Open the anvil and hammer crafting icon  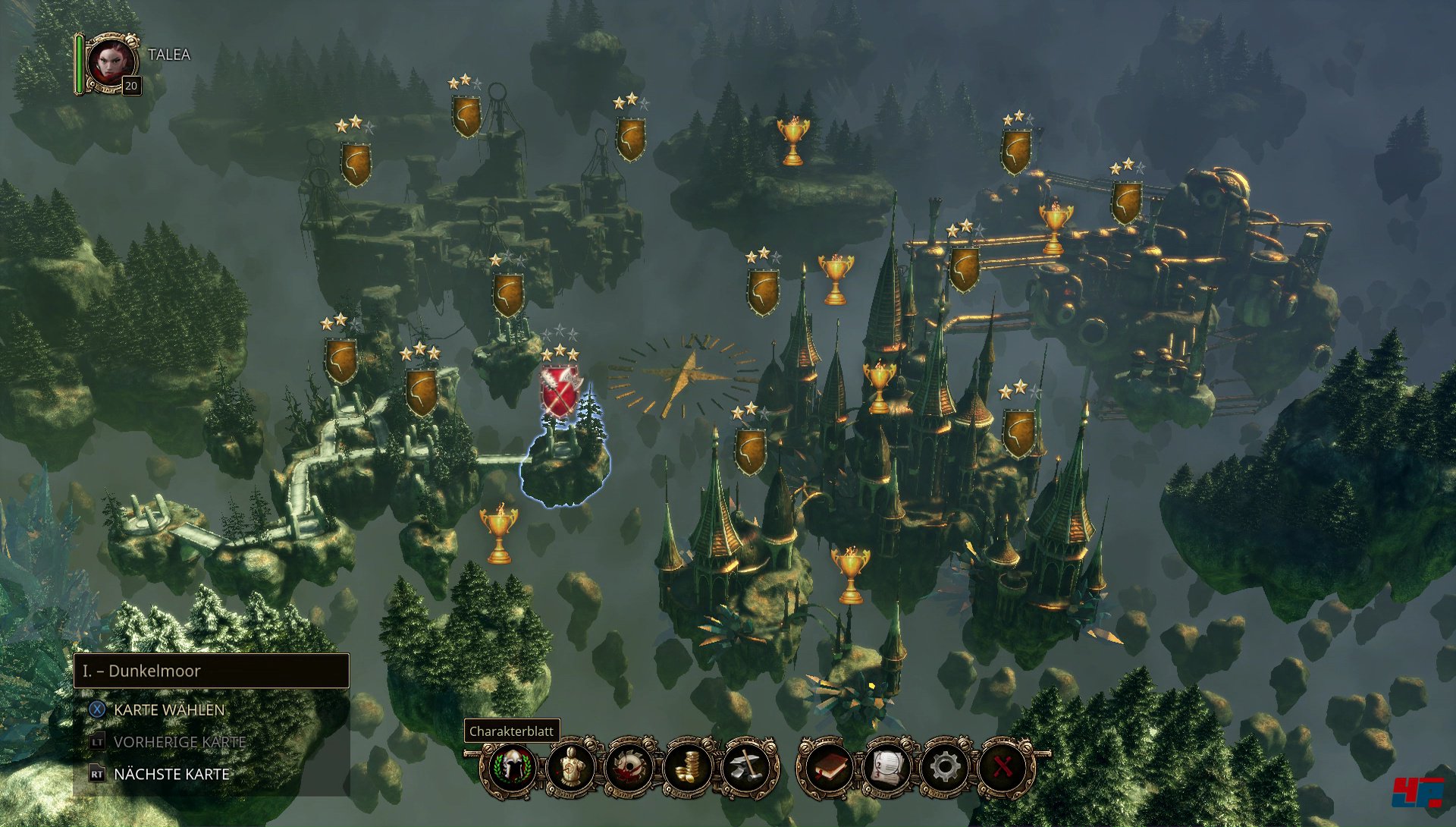pos(747,767)
